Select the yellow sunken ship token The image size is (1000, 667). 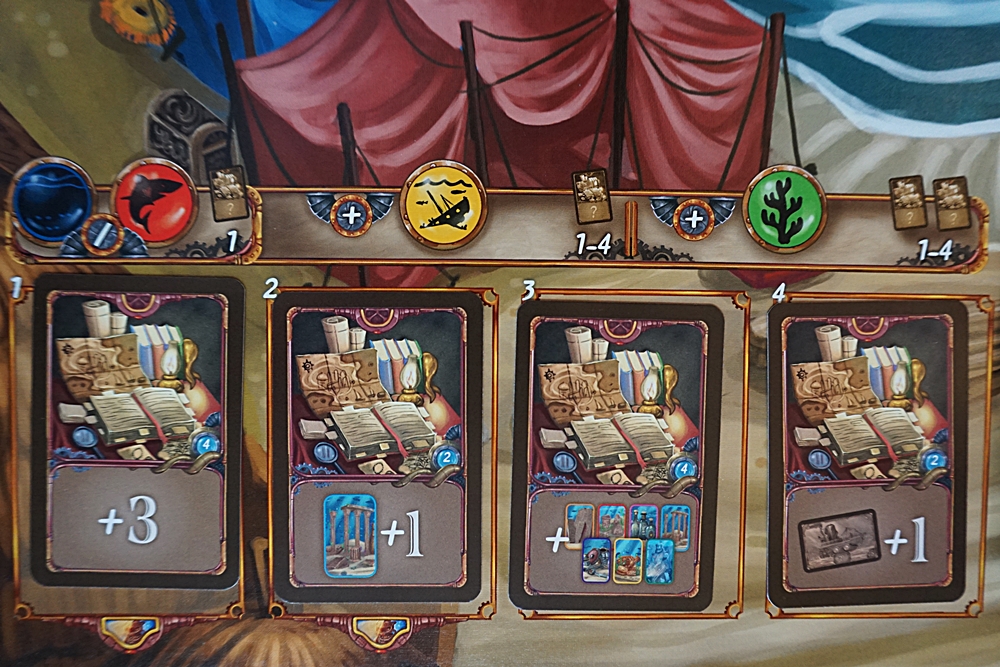tap(443, 204)
